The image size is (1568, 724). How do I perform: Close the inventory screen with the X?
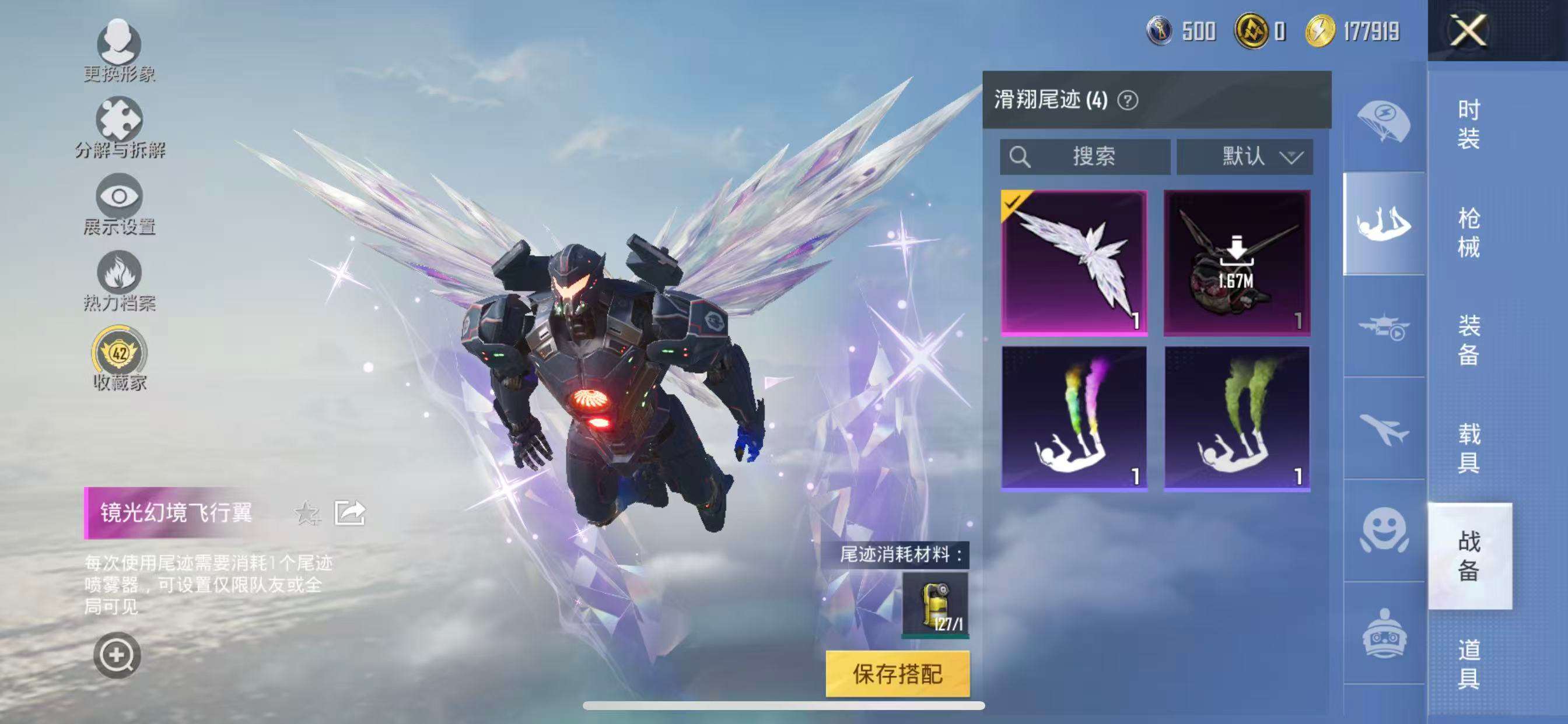point(1468,30)
